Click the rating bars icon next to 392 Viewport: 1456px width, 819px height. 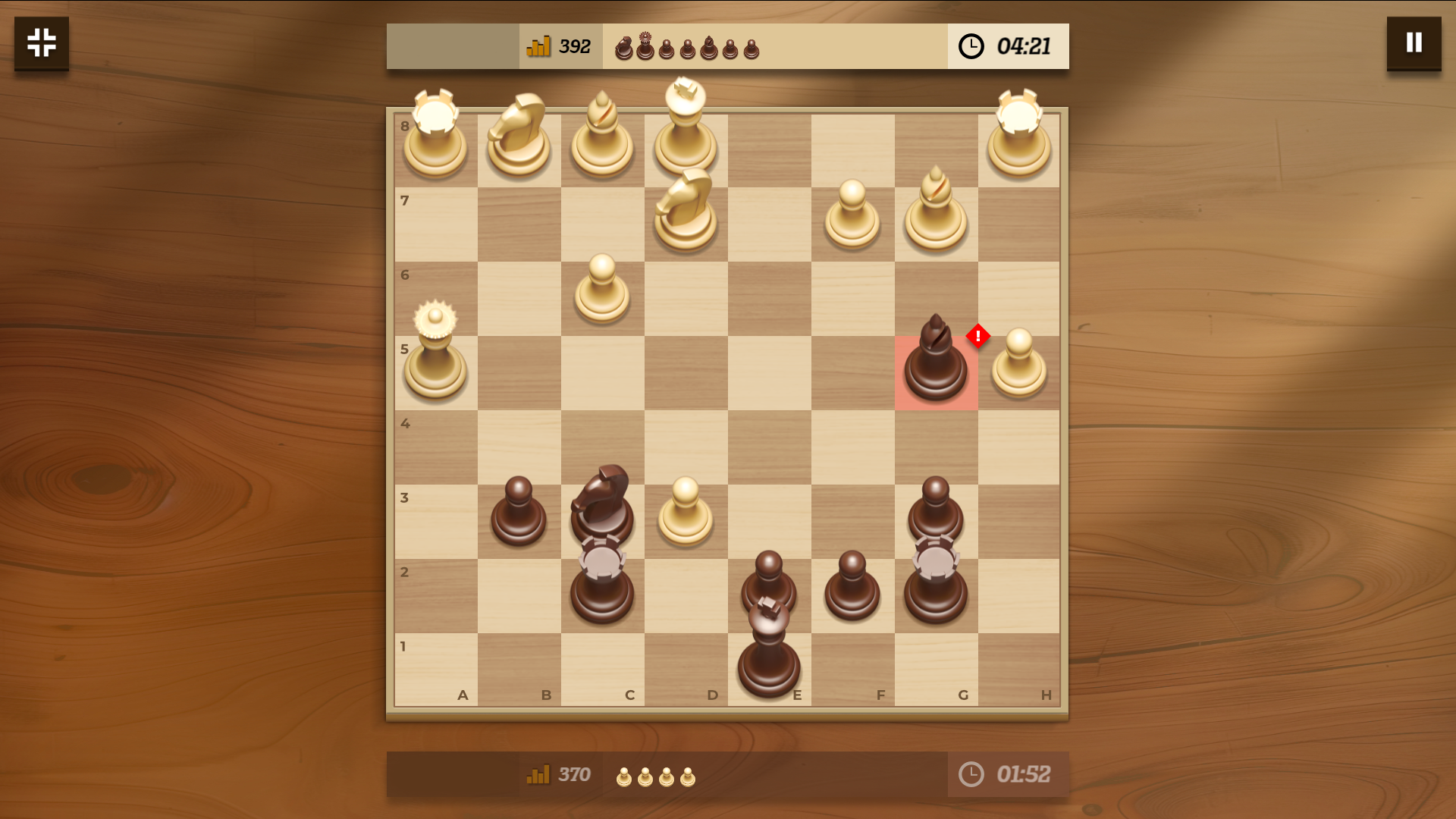538,45
